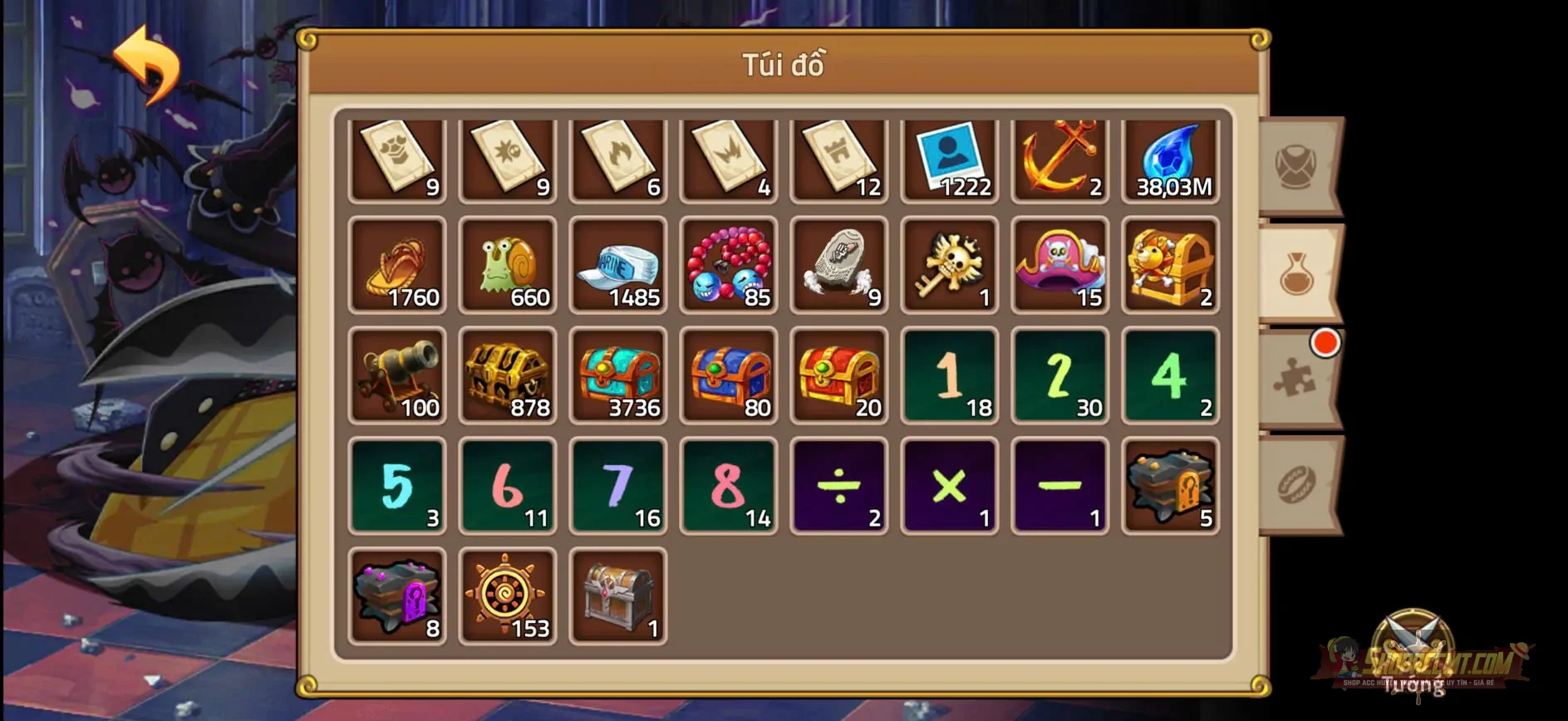Select the tombstone item with count 9
Screen dimensions: 1568x721
point(838,266)
